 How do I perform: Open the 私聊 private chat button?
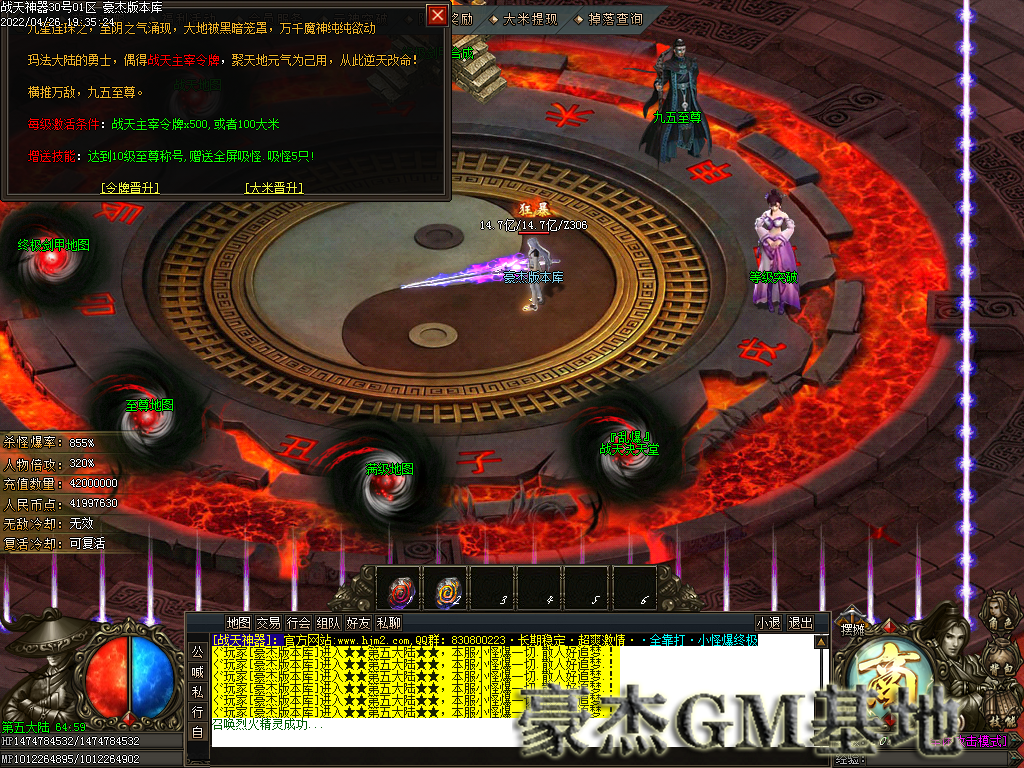(x=388, y=623)
